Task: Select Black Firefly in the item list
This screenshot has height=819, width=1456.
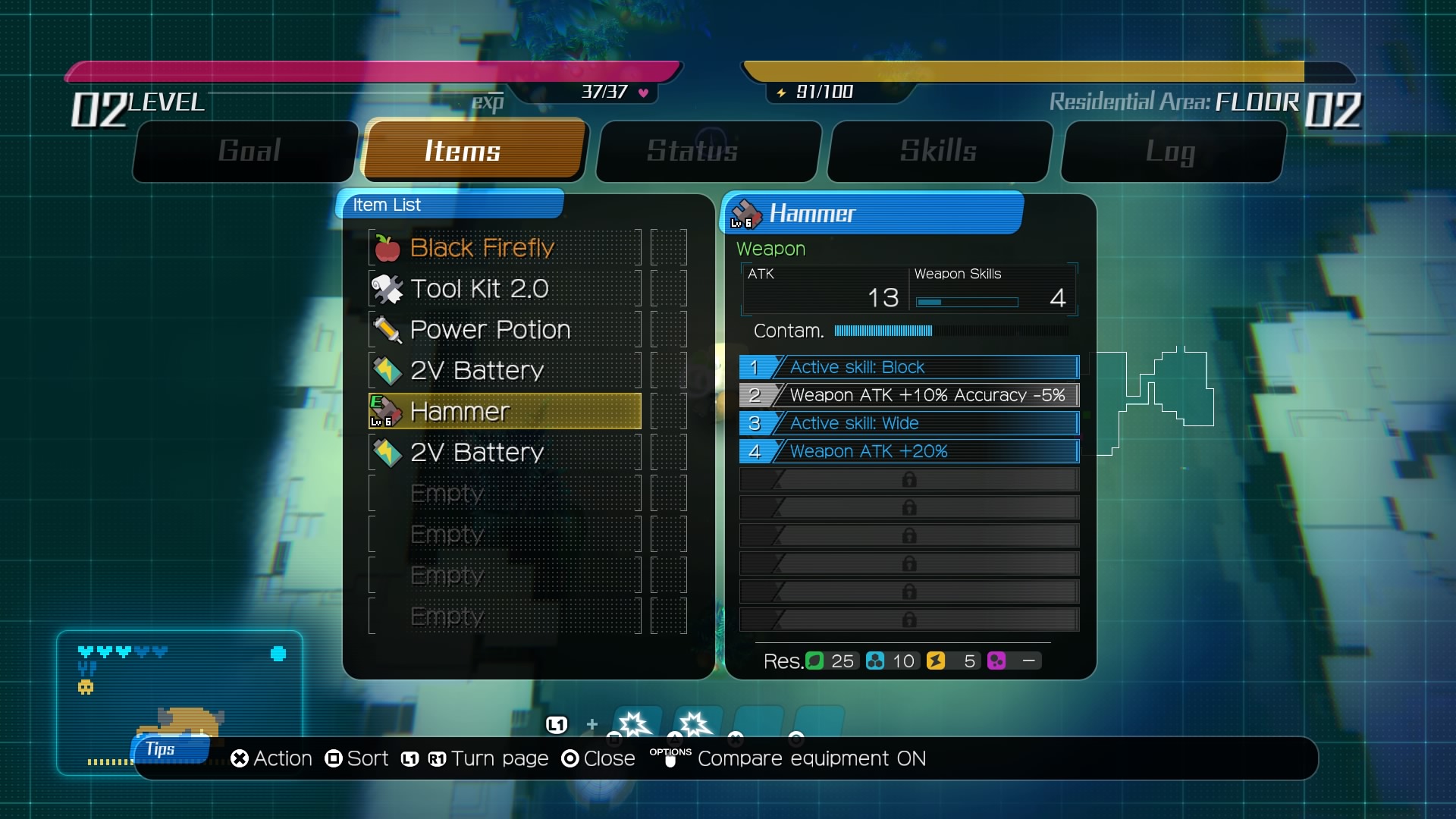Action: tap(504, 248)
